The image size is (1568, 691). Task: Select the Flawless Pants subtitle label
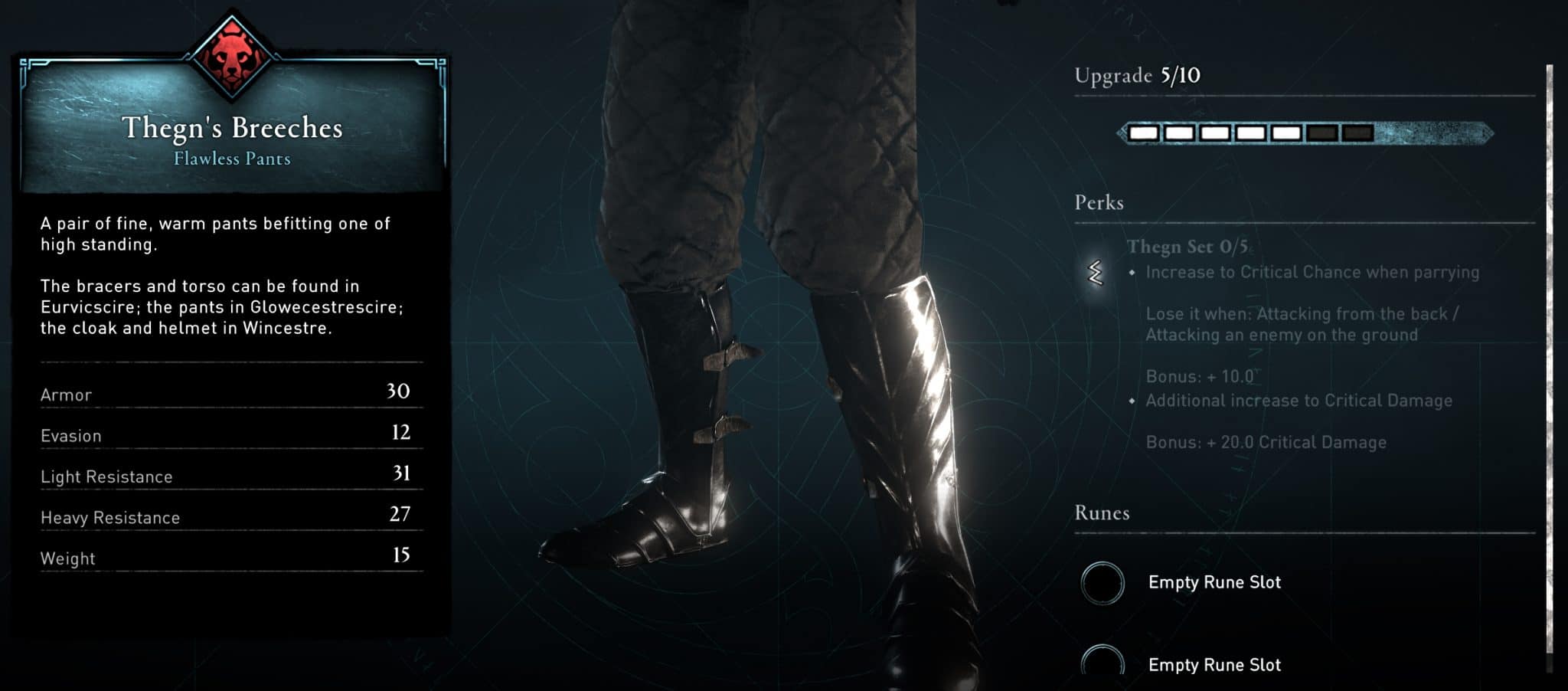(x=231, y=159)
